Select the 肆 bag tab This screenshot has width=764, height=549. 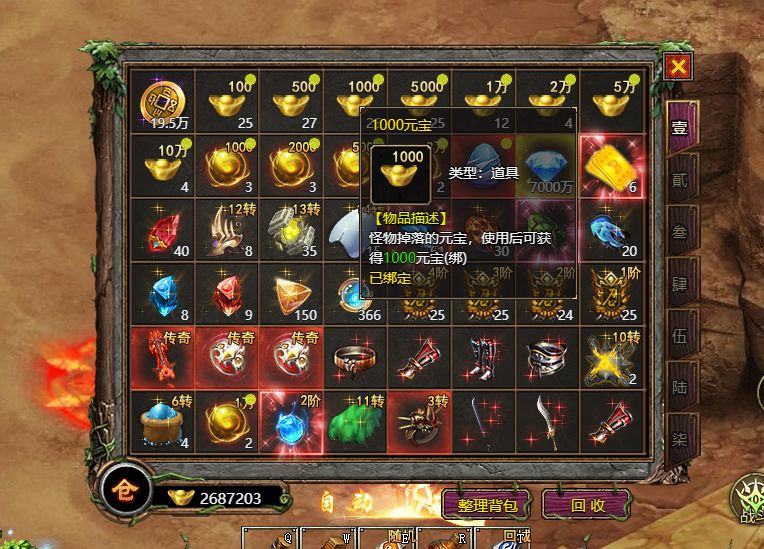(x=680, y=284)
